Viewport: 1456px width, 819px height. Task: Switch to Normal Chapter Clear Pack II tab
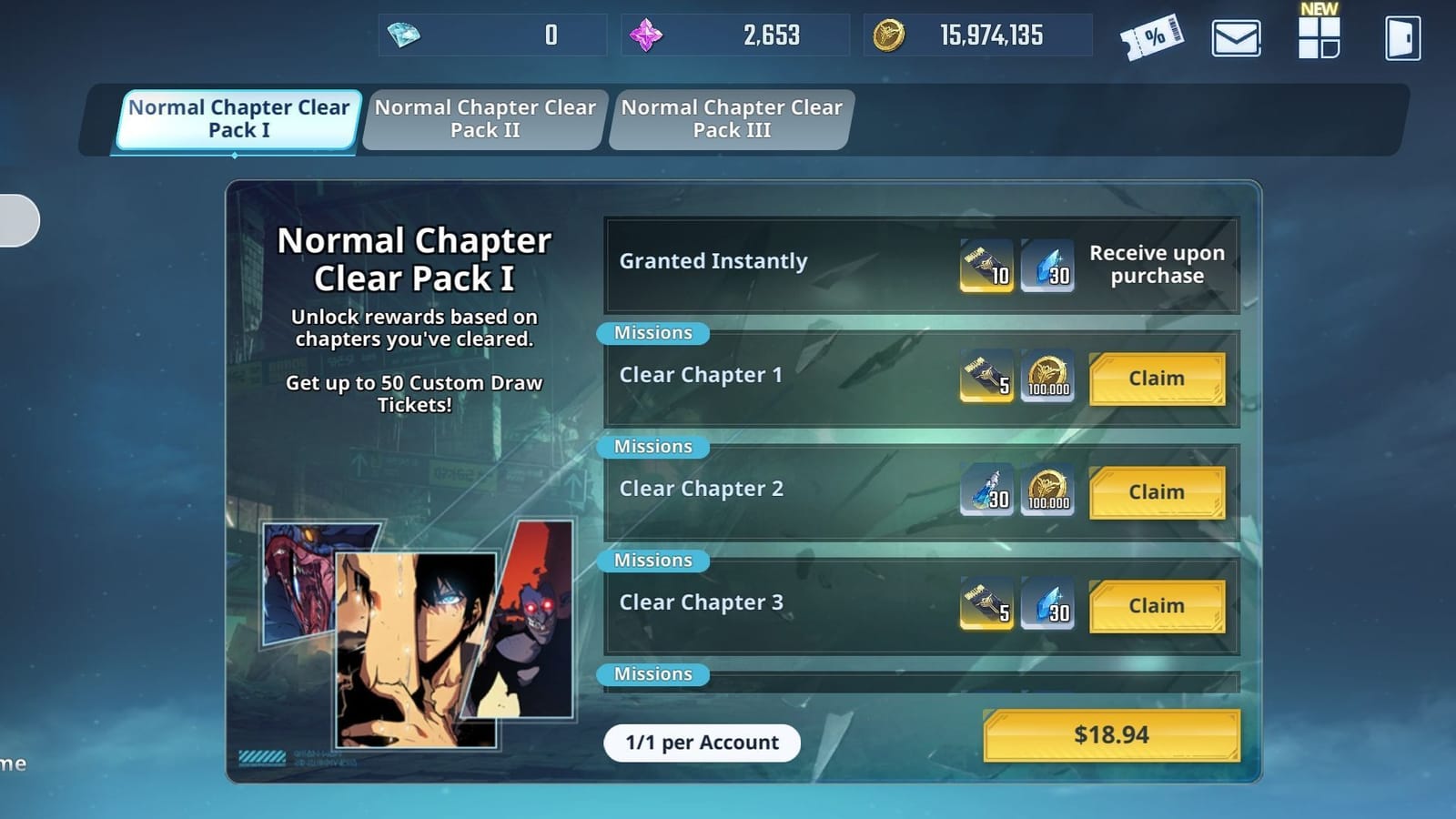(486, 119)
